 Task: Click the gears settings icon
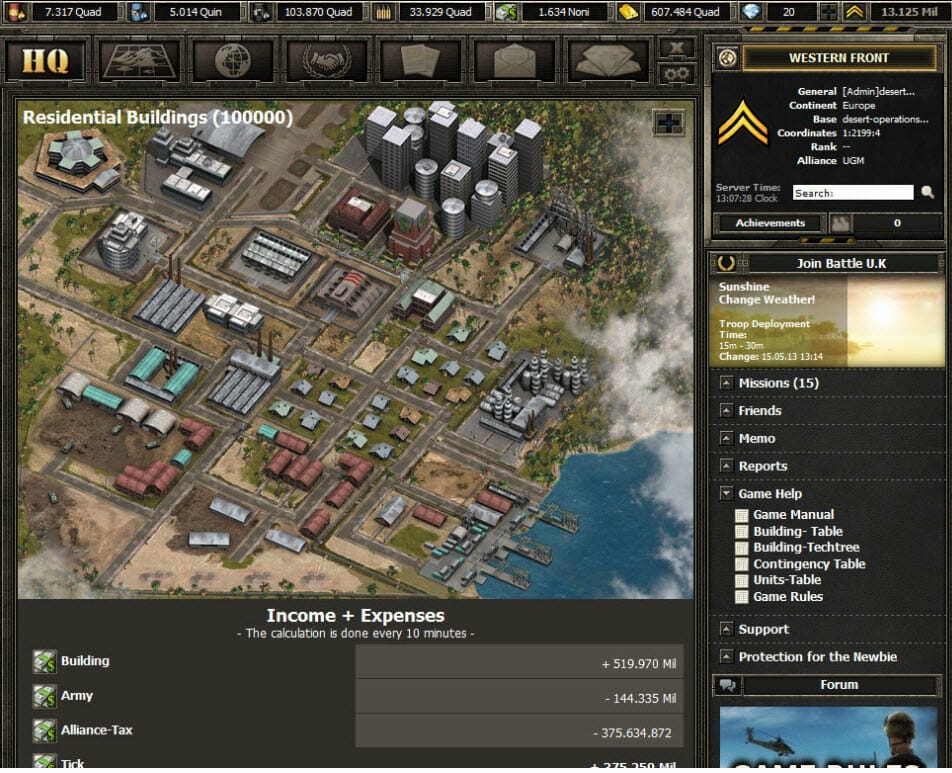click(676, 73)
